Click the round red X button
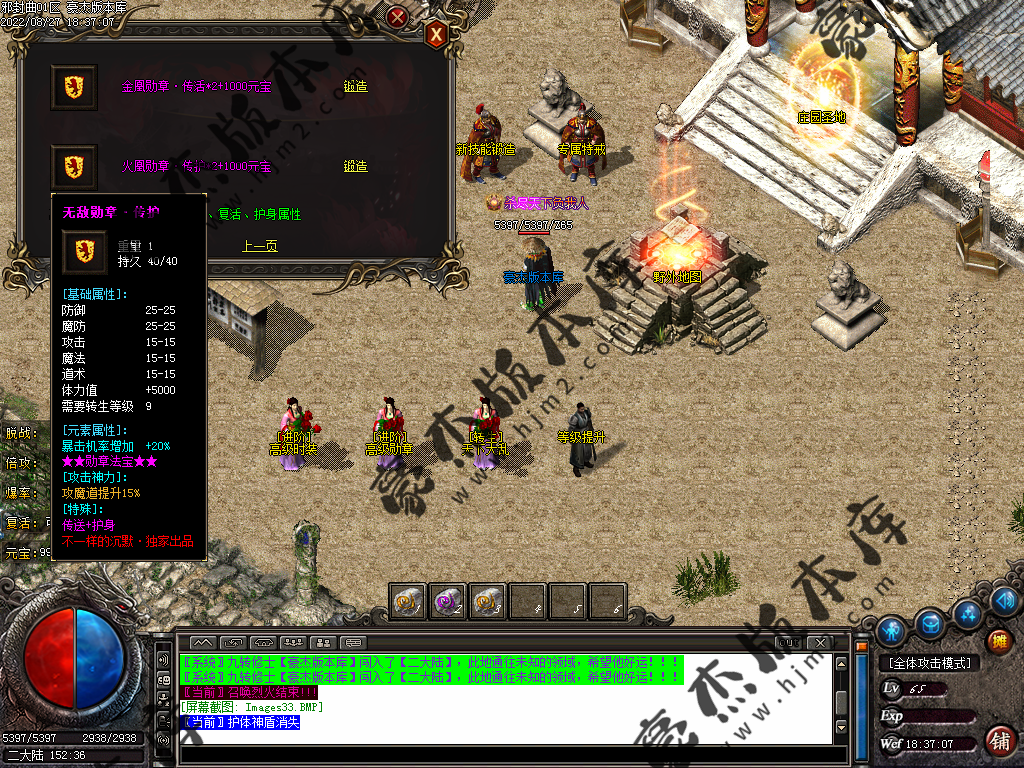 click(397, 17)
